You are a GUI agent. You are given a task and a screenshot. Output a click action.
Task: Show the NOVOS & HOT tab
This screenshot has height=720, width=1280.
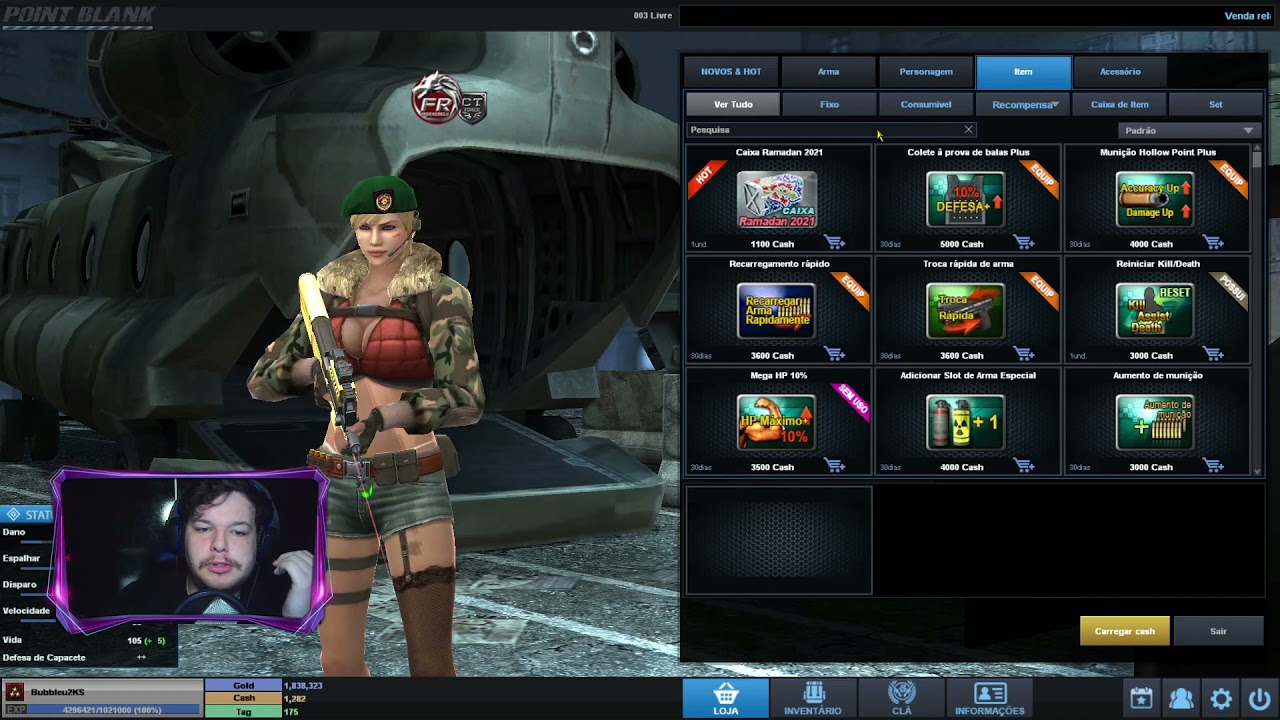click(x=731, y=72)
